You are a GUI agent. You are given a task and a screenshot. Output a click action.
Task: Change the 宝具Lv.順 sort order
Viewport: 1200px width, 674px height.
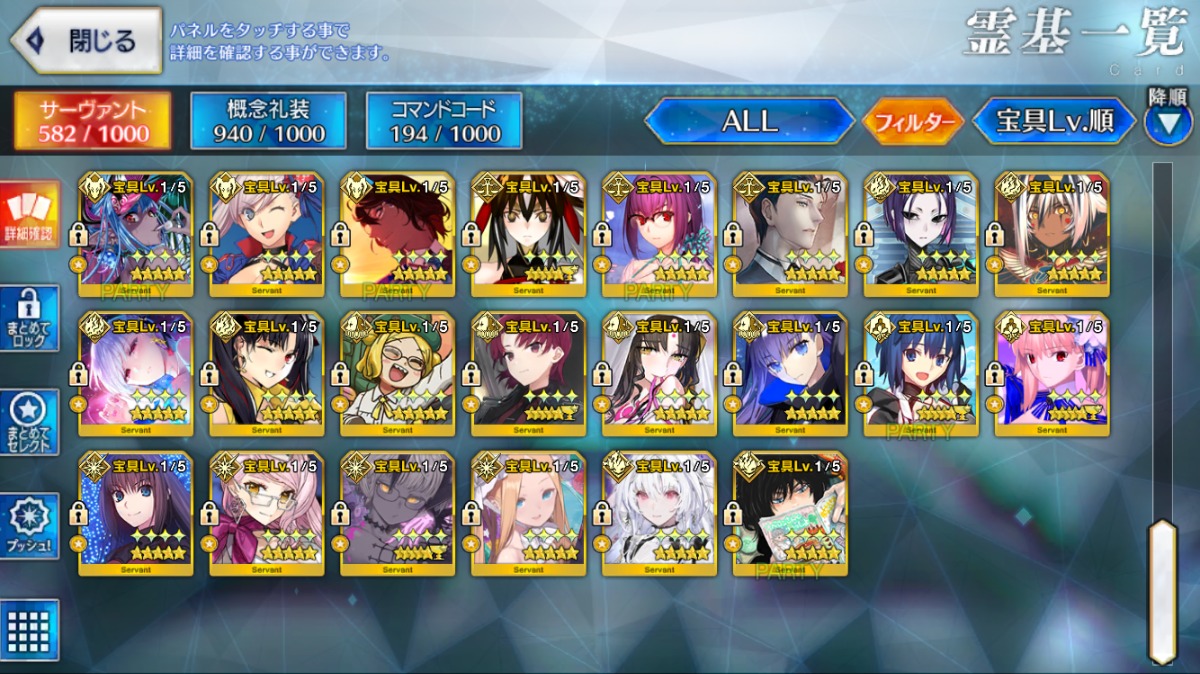1054,122
